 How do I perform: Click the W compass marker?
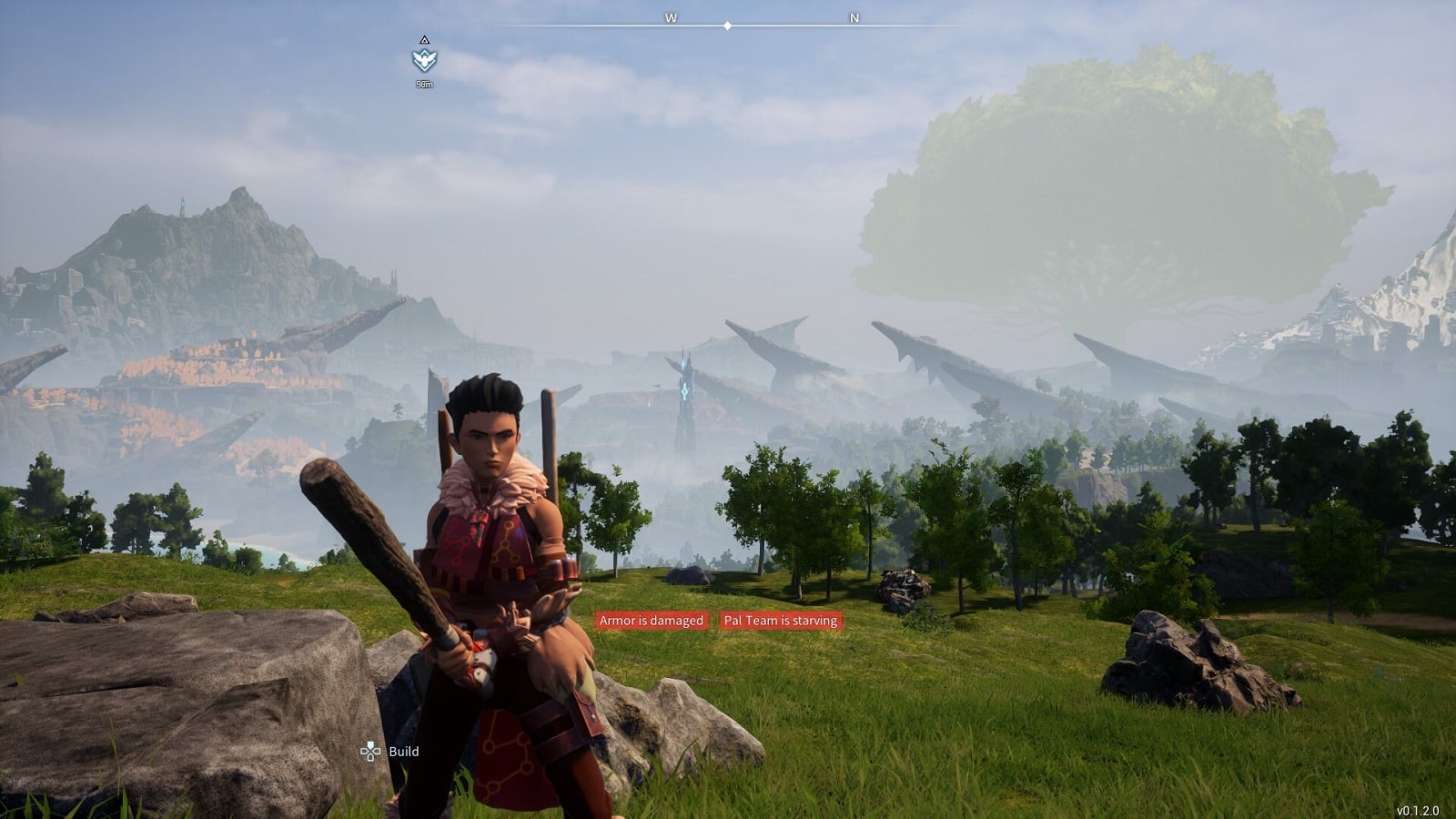[x=672, y=15]
